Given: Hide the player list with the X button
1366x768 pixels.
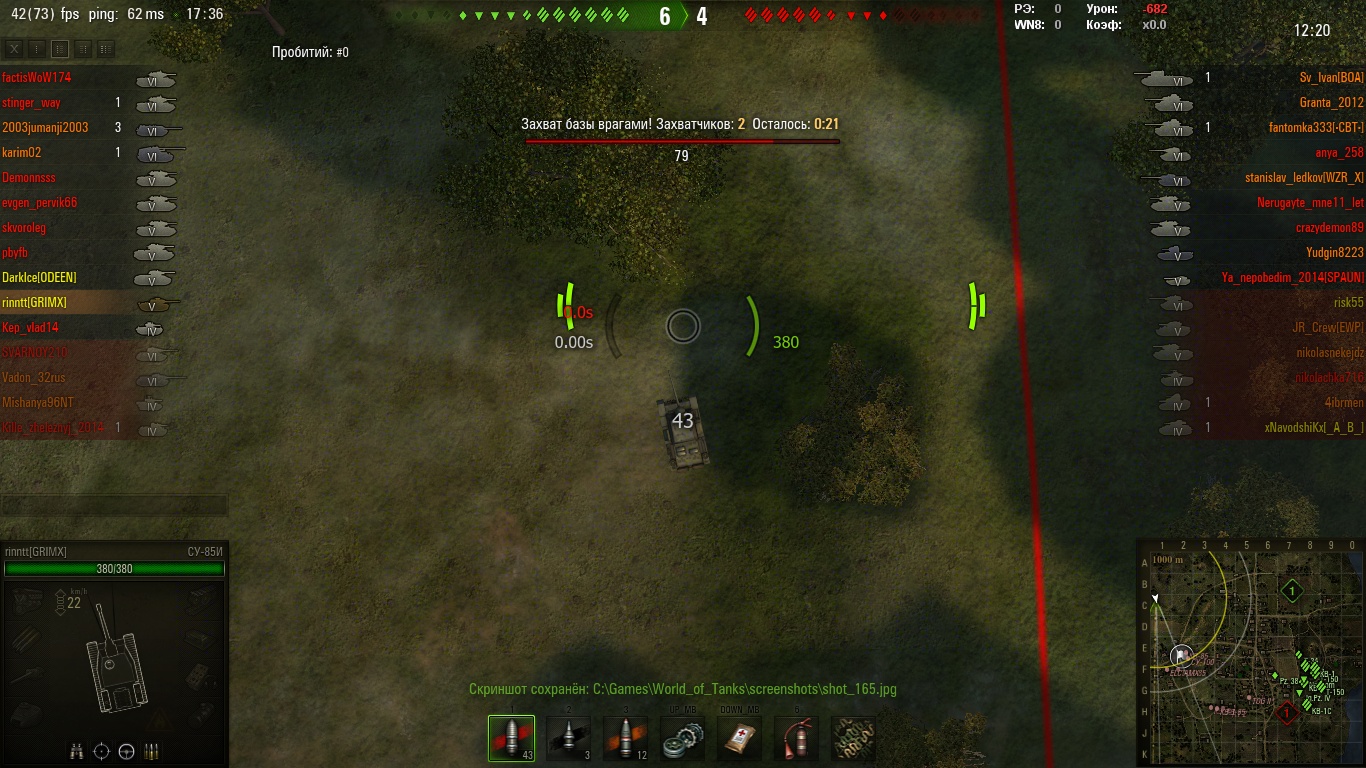Looking at the screenshot, I should point(13,49).
